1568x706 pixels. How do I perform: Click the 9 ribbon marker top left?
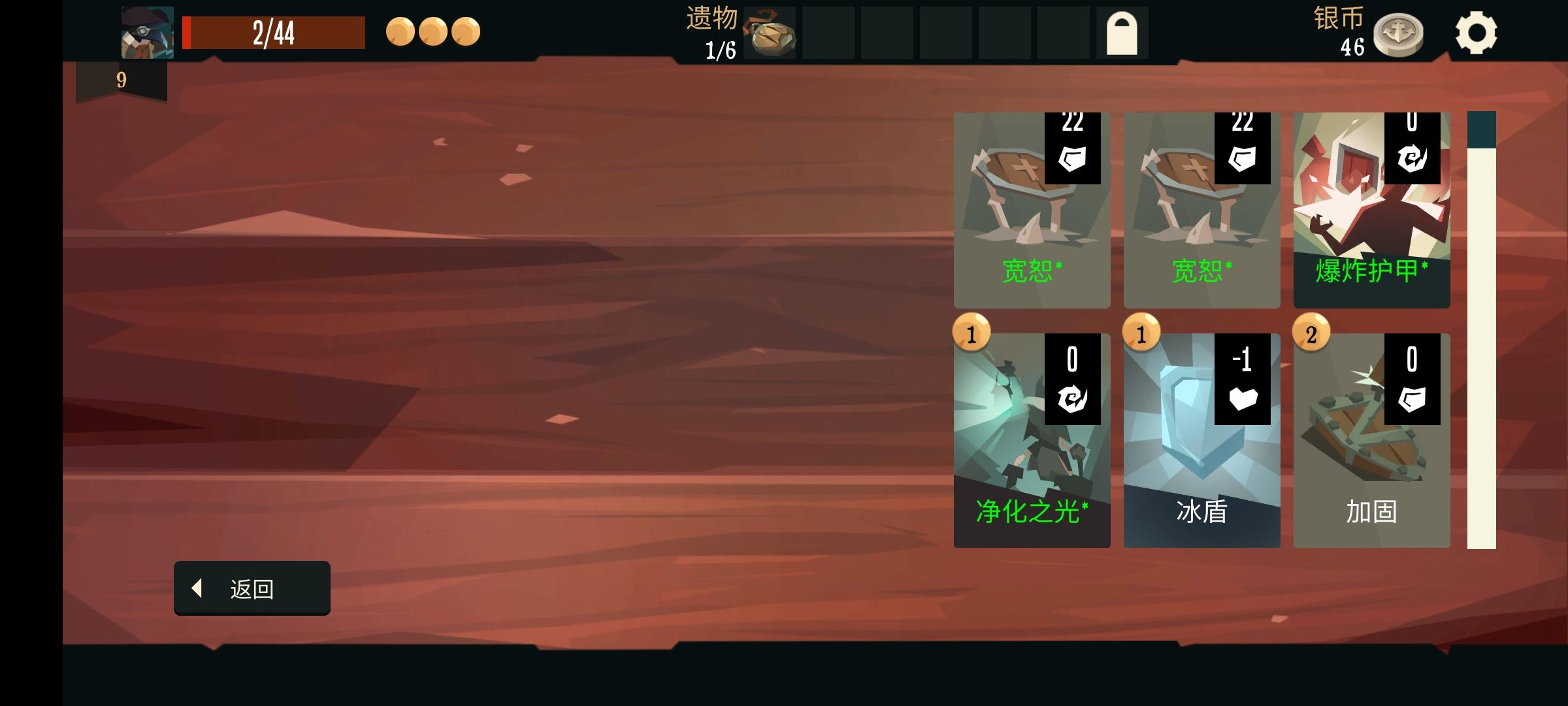coord(121,80)
